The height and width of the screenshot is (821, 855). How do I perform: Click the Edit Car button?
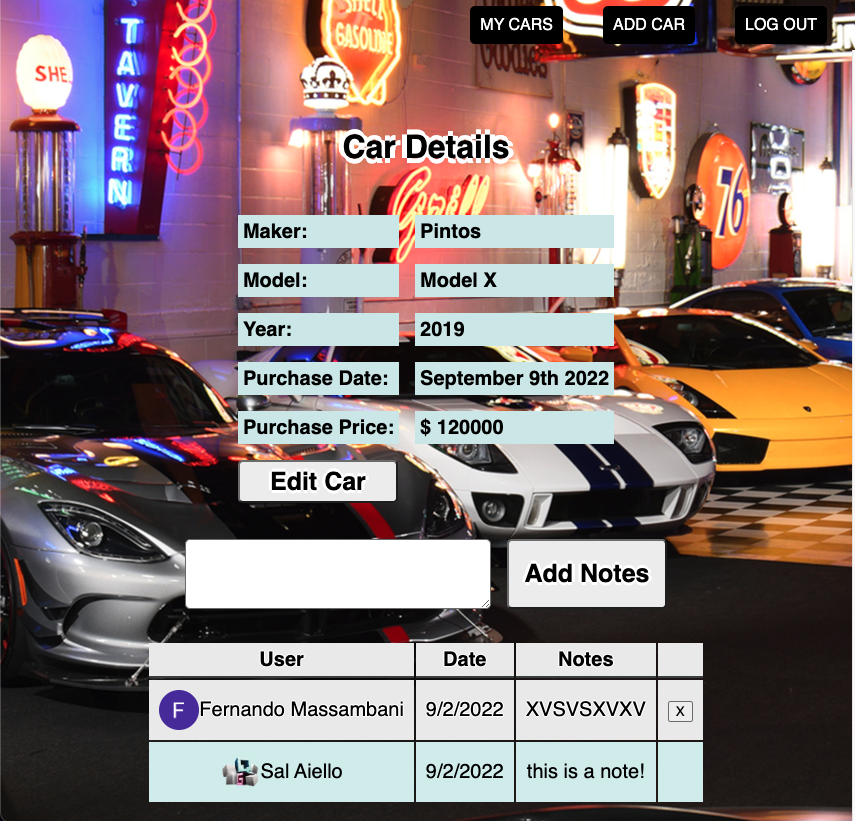pyautogui.click(x=318, y=481)
